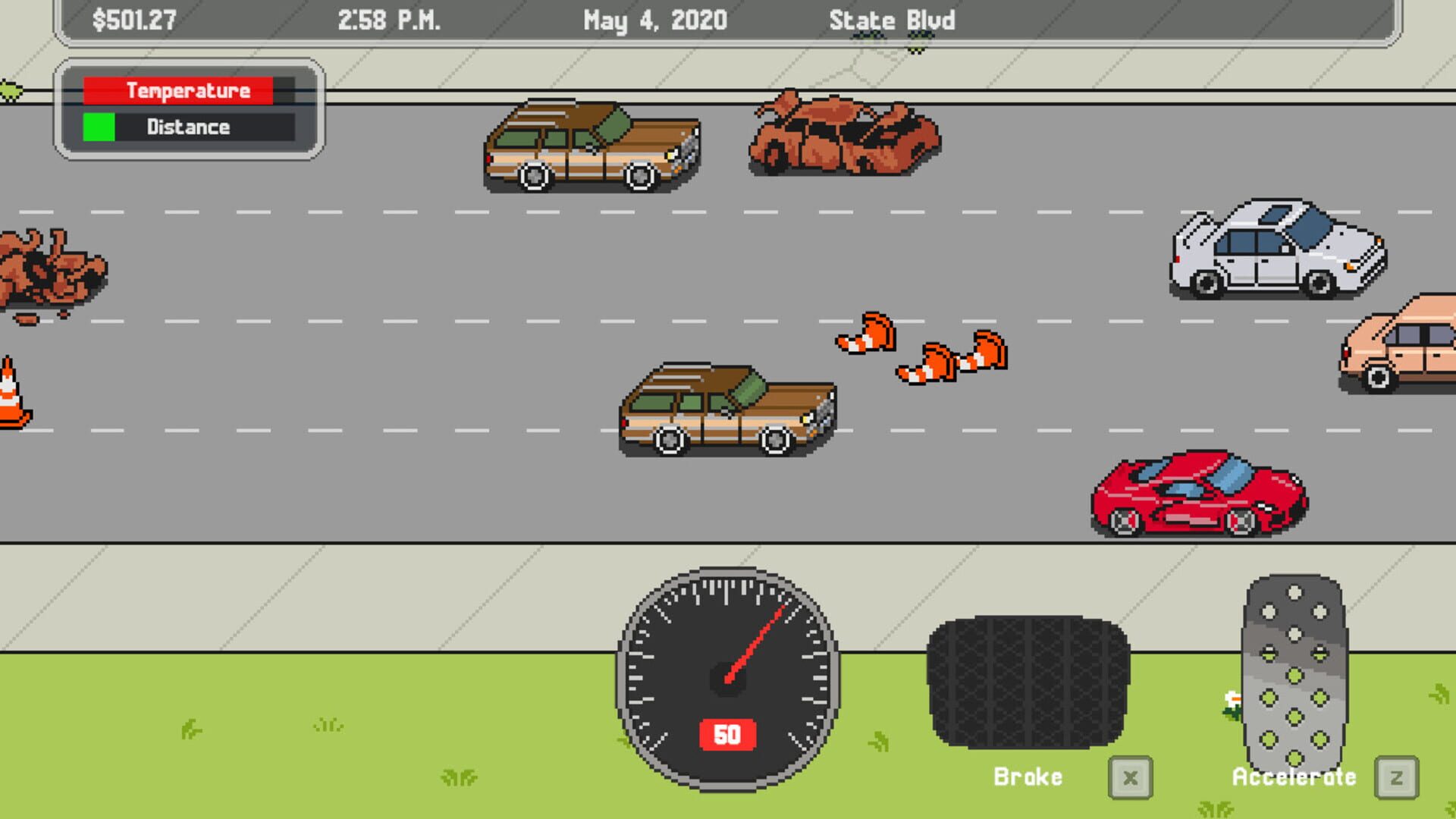The height and width of the screenshot is (819, 1456).
Task: Push the metal accelerate pedal
Action: (x=1294, y=671)
